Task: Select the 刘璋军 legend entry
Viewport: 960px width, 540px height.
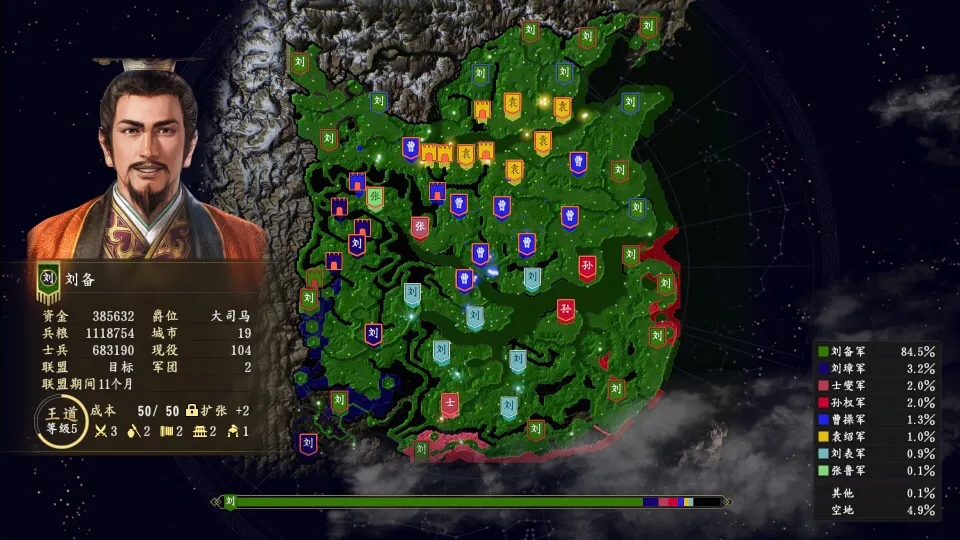Action: click(876, 368)
